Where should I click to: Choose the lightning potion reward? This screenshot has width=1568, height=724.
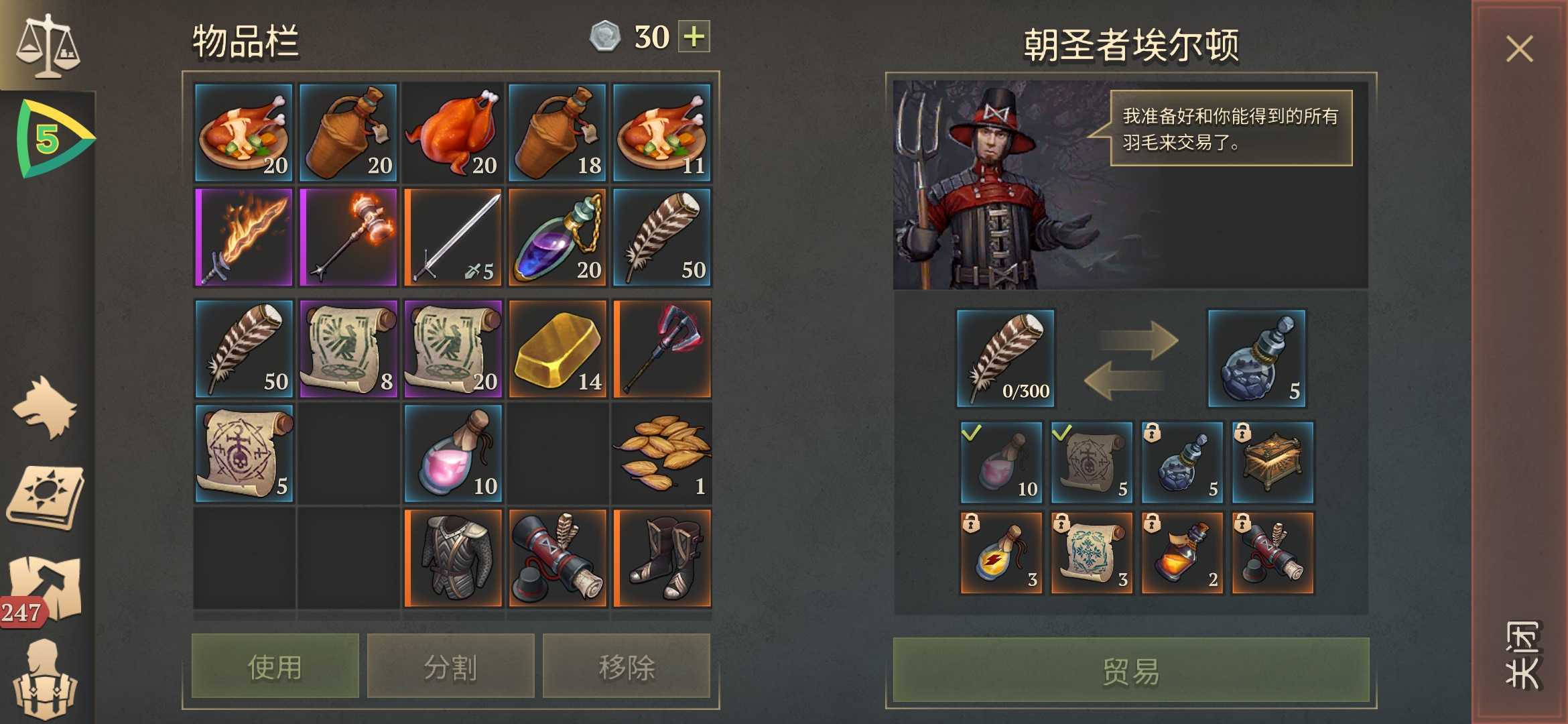[1001, 553]
